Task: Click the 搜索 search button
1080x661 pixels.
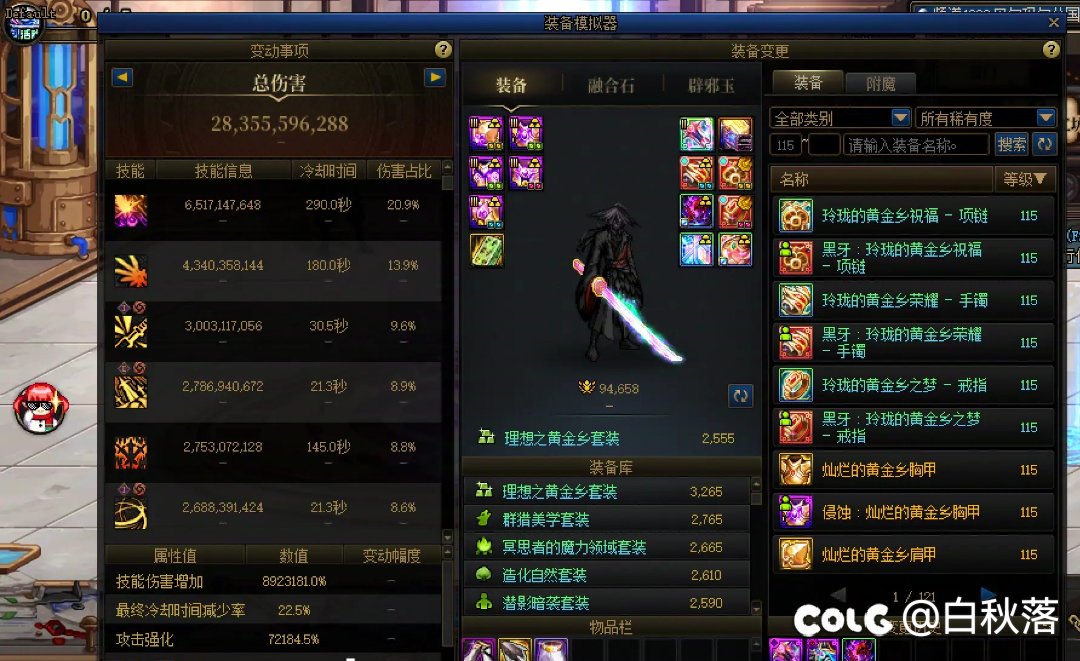Action: [x=1011, y=145]
